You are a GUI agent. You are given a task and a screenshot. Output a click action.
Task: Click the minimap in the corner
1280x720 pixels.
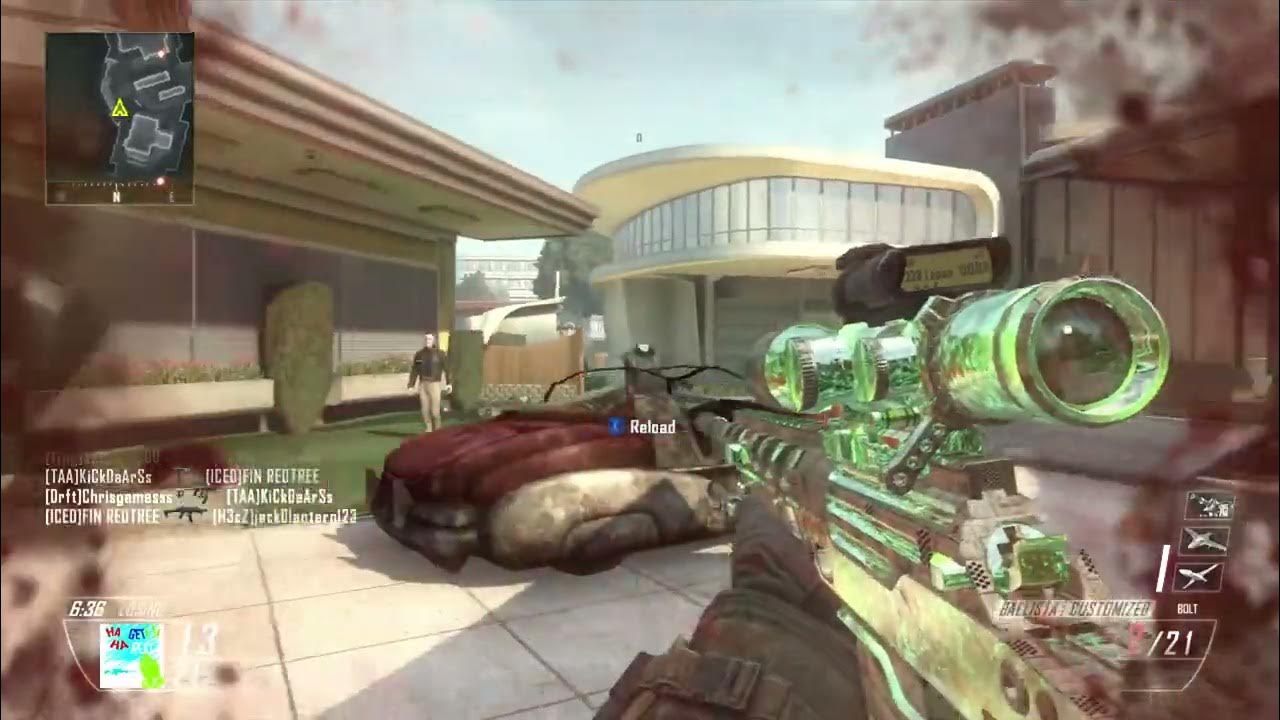click(119, 118)
